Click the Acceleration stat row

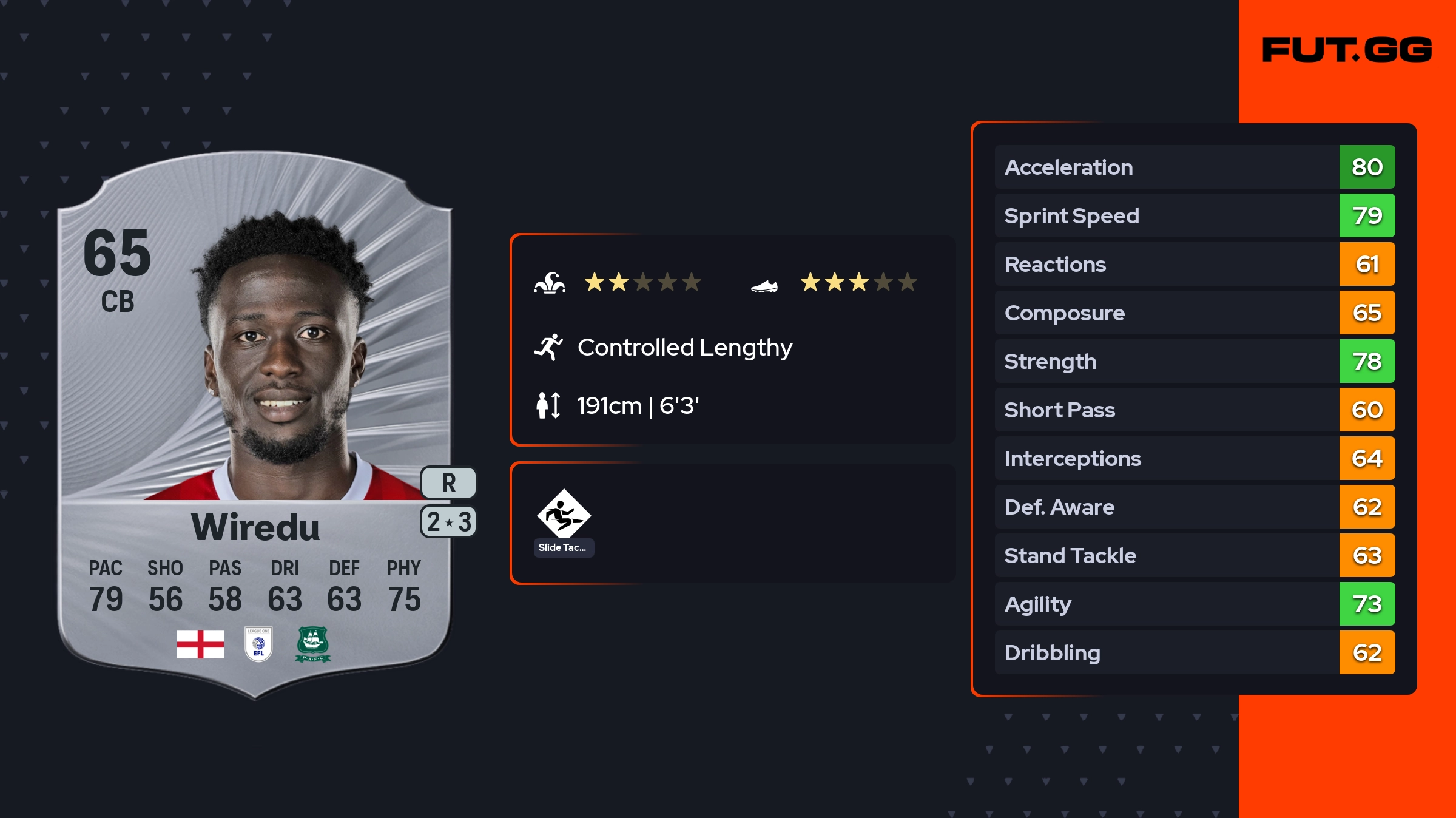pyautogui.click(x=1194, y=167)
